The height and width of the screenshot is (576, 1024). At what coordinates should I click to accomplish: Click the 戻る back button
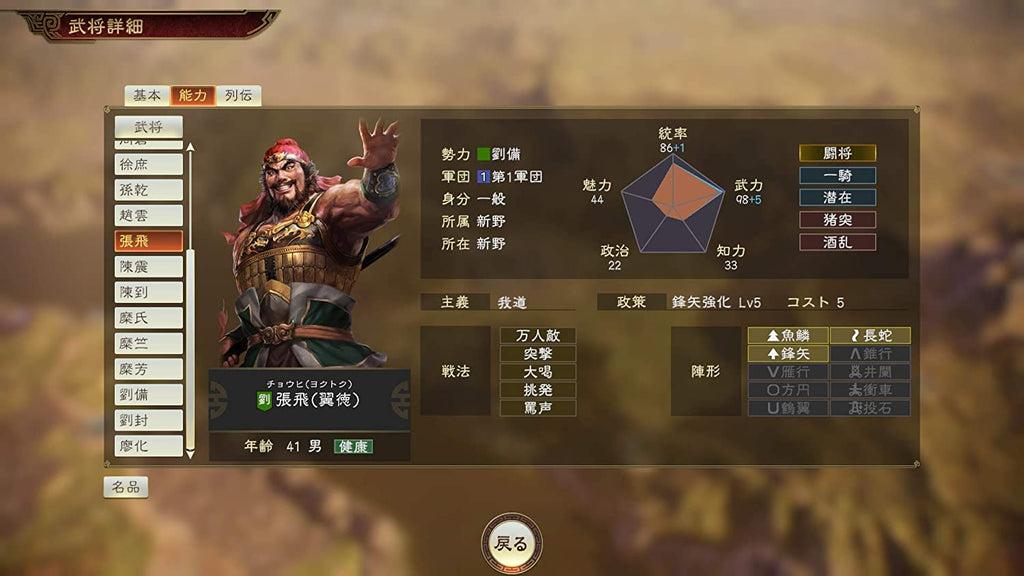pos(511,544)
